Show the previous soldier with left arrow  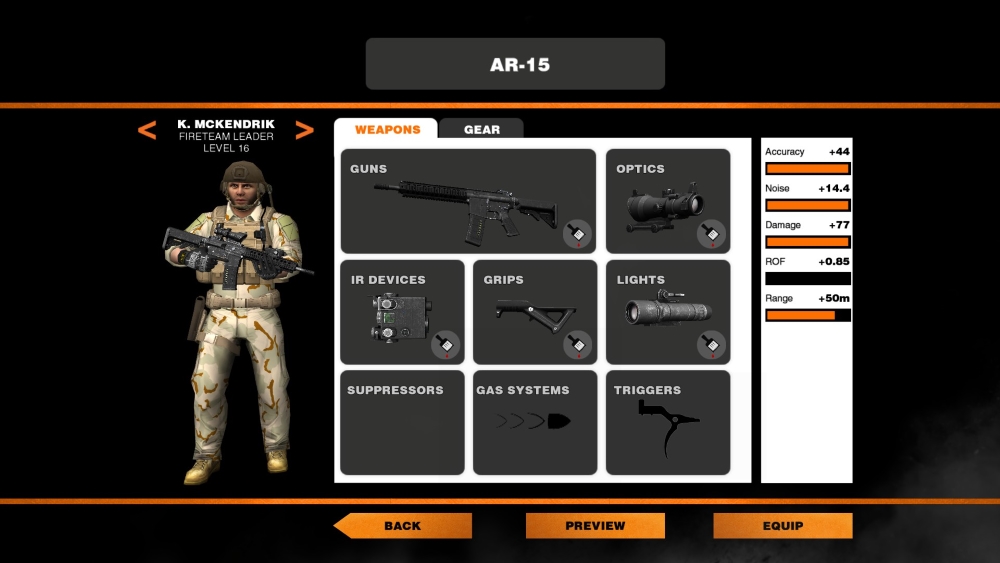pyautogui.click(x=147, y=130)
